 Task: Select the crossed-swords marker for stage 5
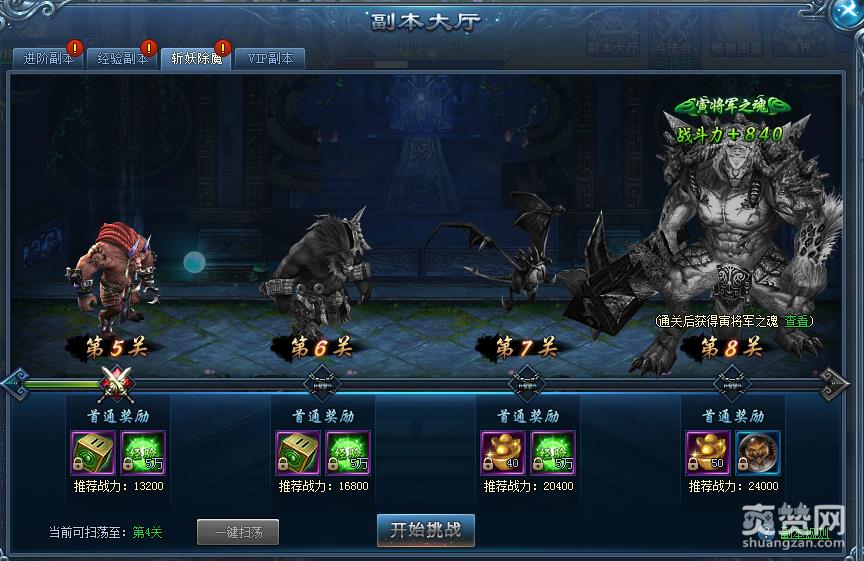[x=118, y=381]
